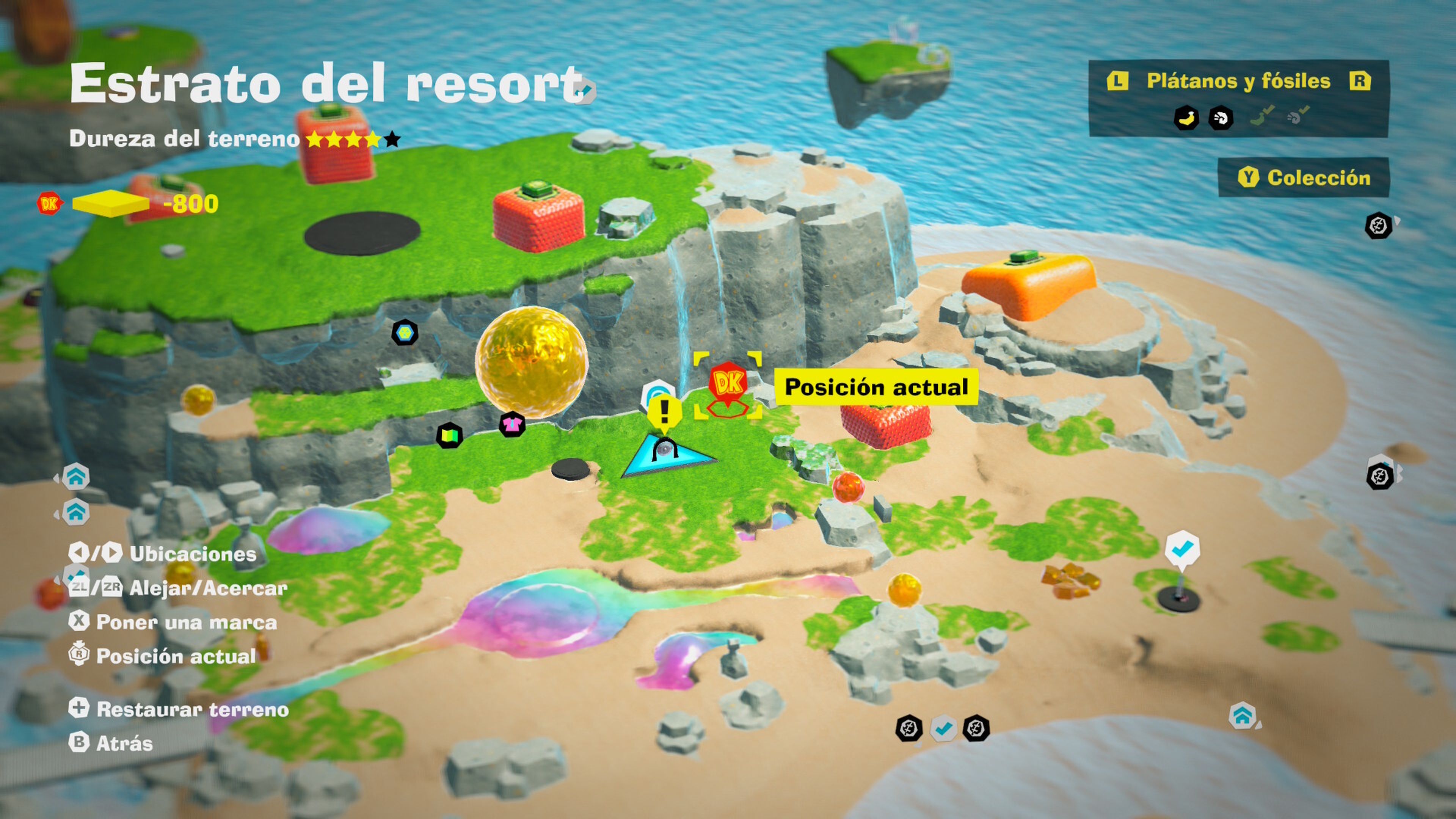The width and height of the screenshot is (1456, 819).
Task: Select the Poner una marca option
Action: 173,622
